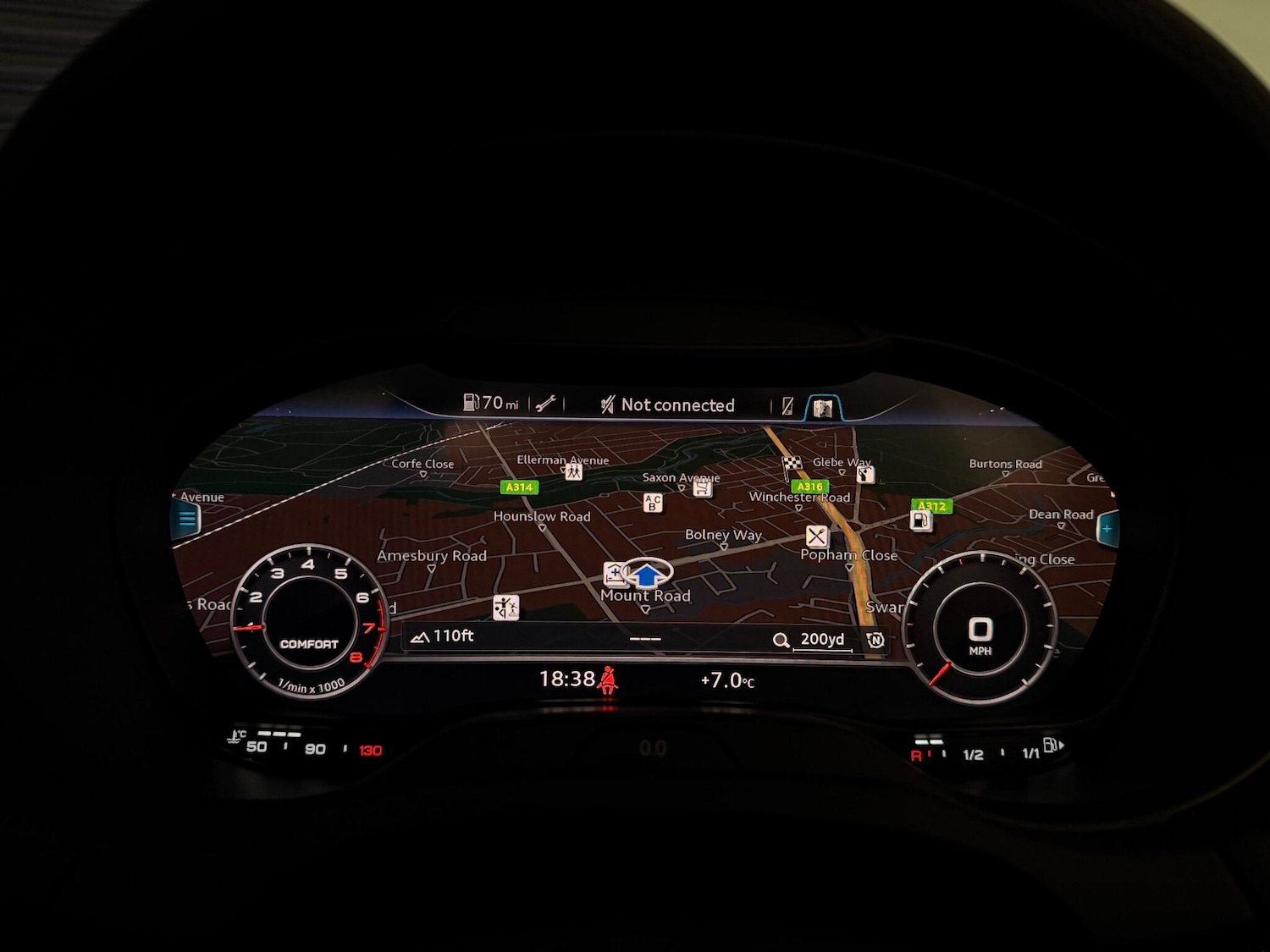Select the restaurant fork-and-knife marker

click(x=816, y=536)
